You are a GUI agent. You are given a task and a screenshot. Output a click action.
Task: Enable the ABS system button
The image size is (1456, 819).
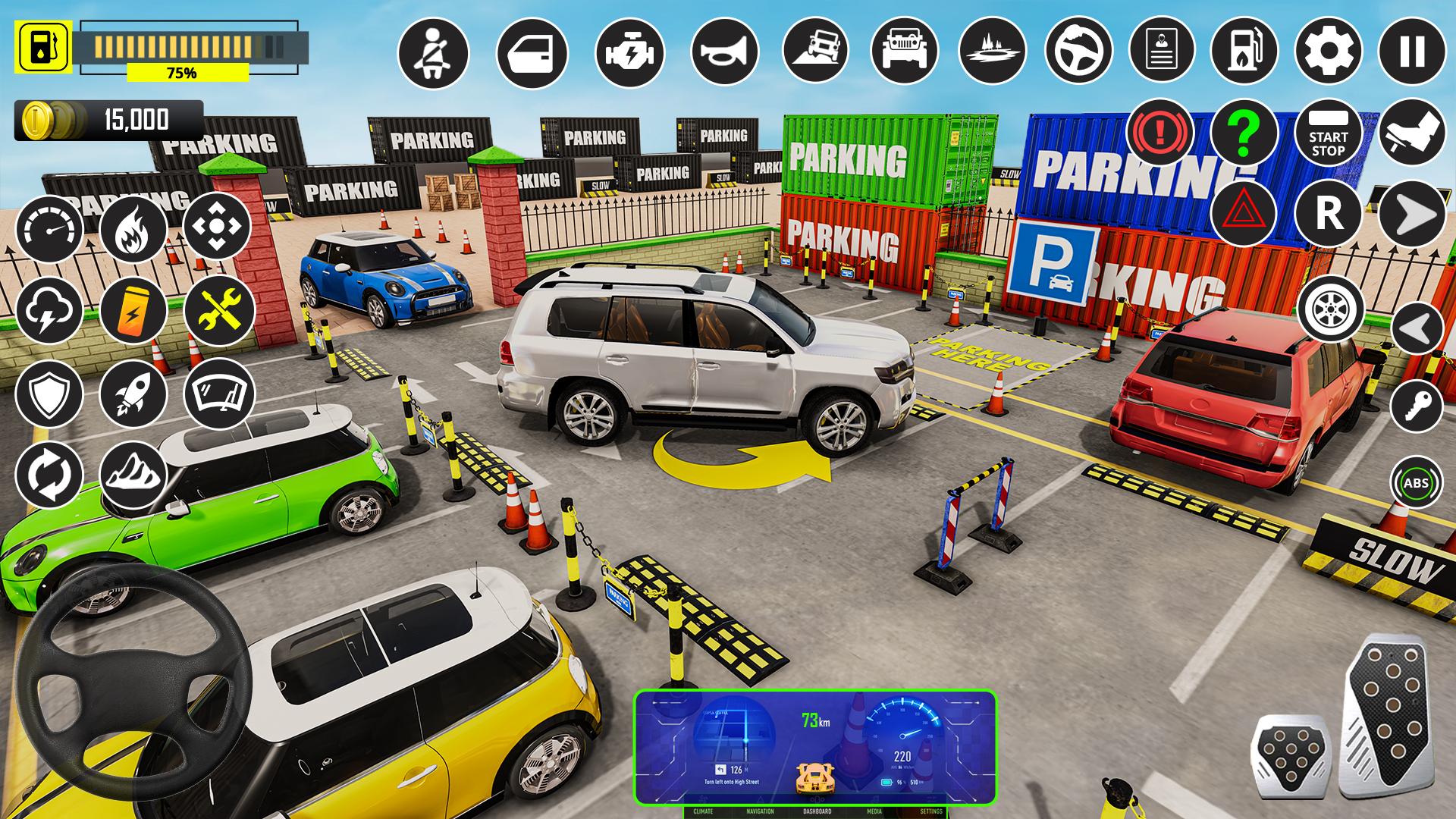1417,480
